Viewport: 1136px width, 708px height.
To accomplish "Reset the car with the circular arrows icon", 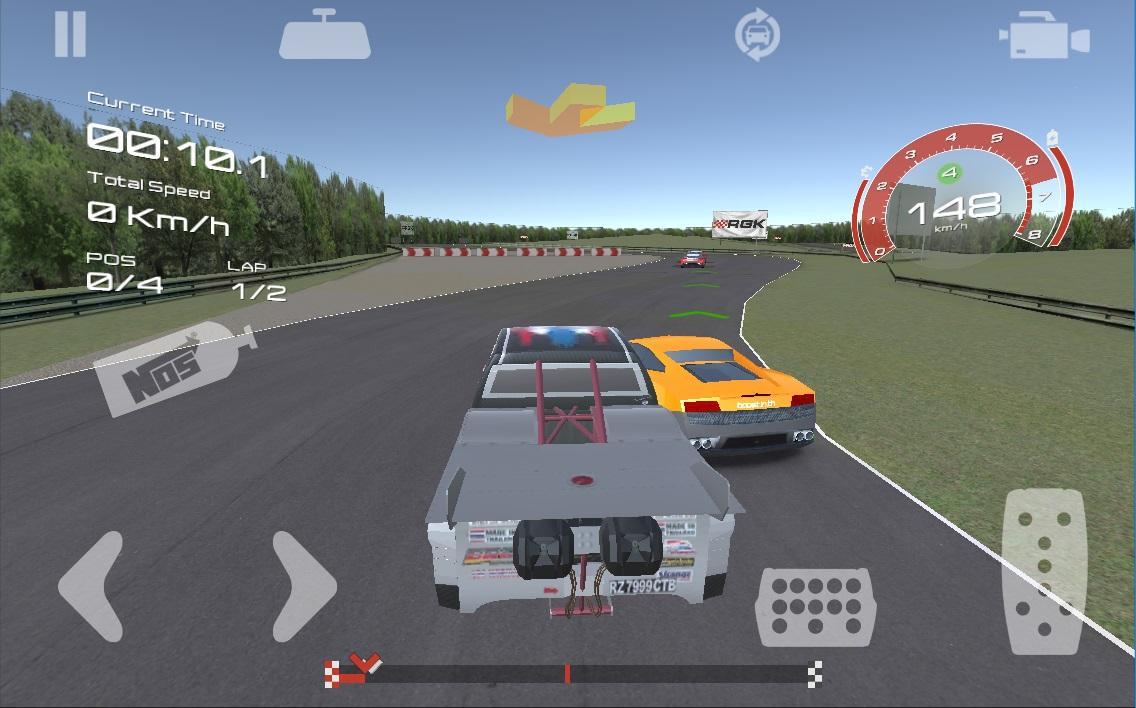I will pyautogui.click(x=757, y=36).
